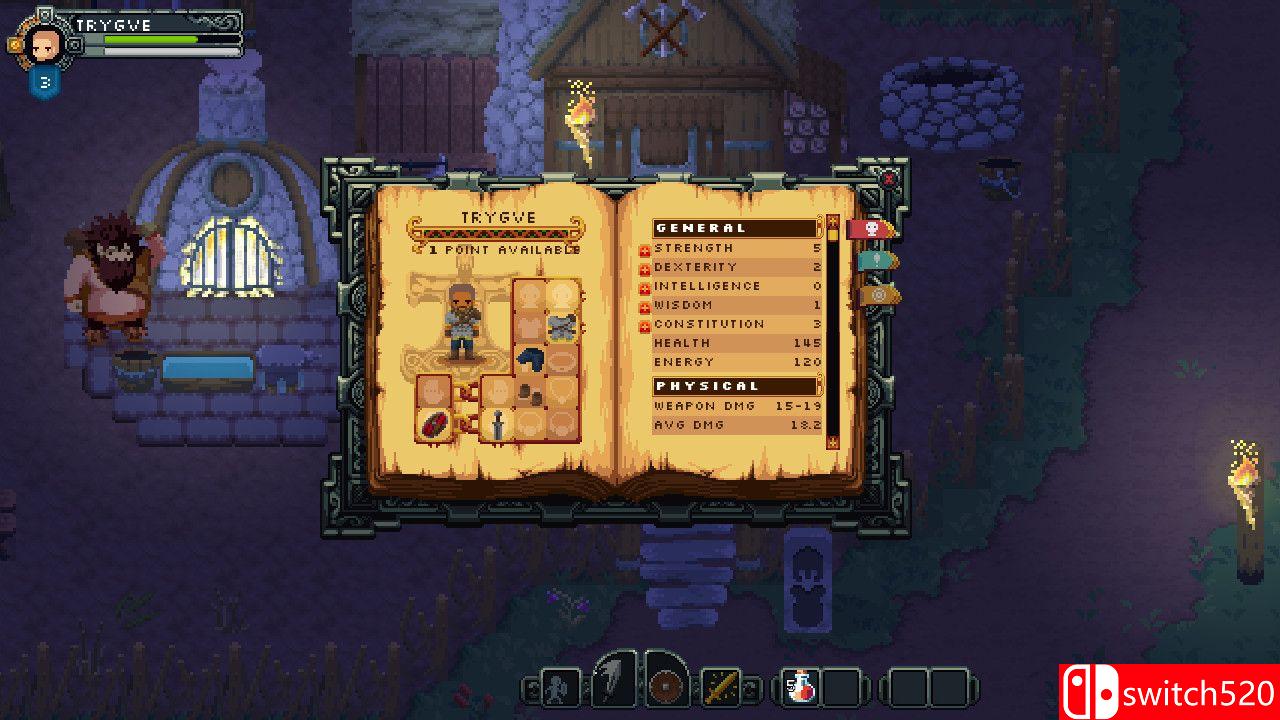Spend the available point on Wisdom
This screenshot has height=720, width=1280.
click(645, 305)
